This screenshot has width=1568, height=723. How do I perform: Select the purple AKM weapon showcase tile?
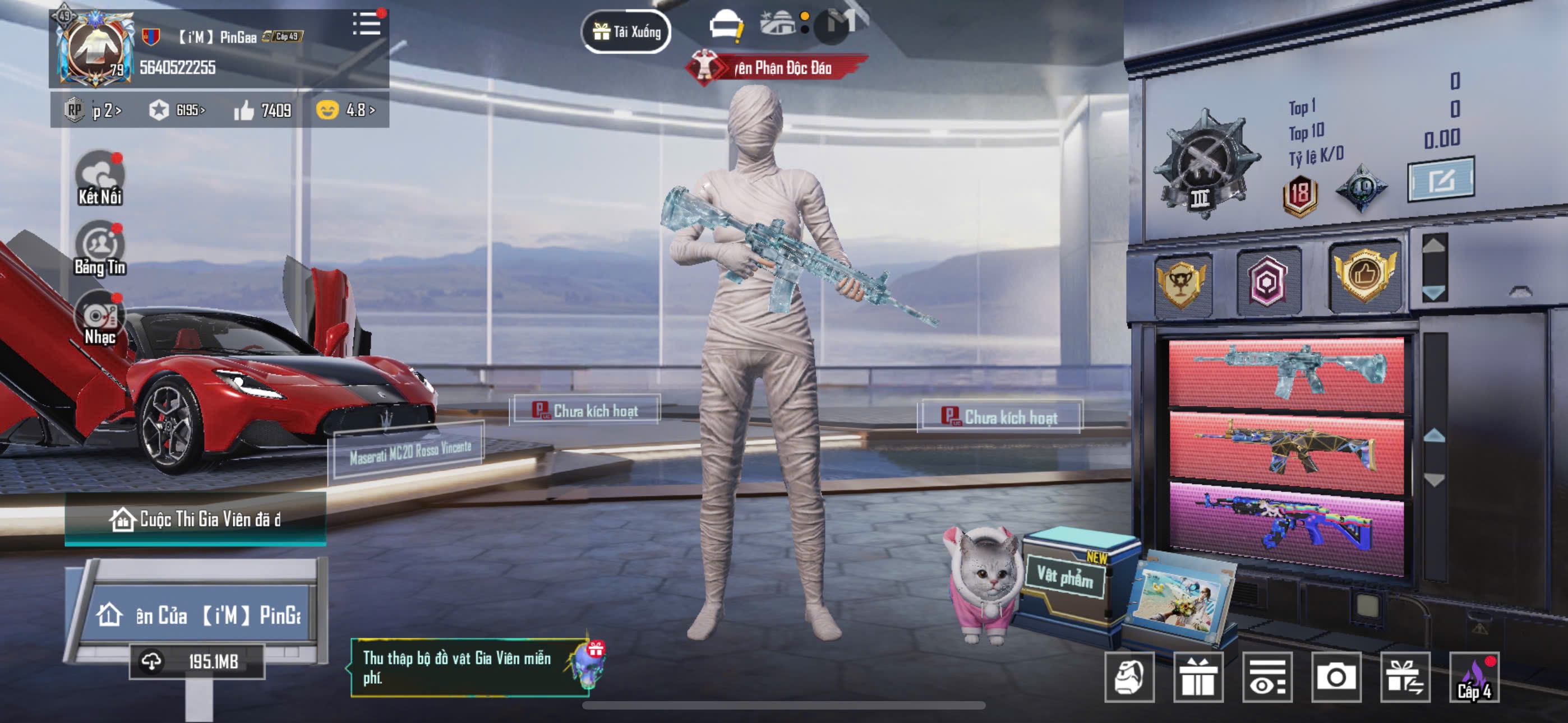(1286, 525)
